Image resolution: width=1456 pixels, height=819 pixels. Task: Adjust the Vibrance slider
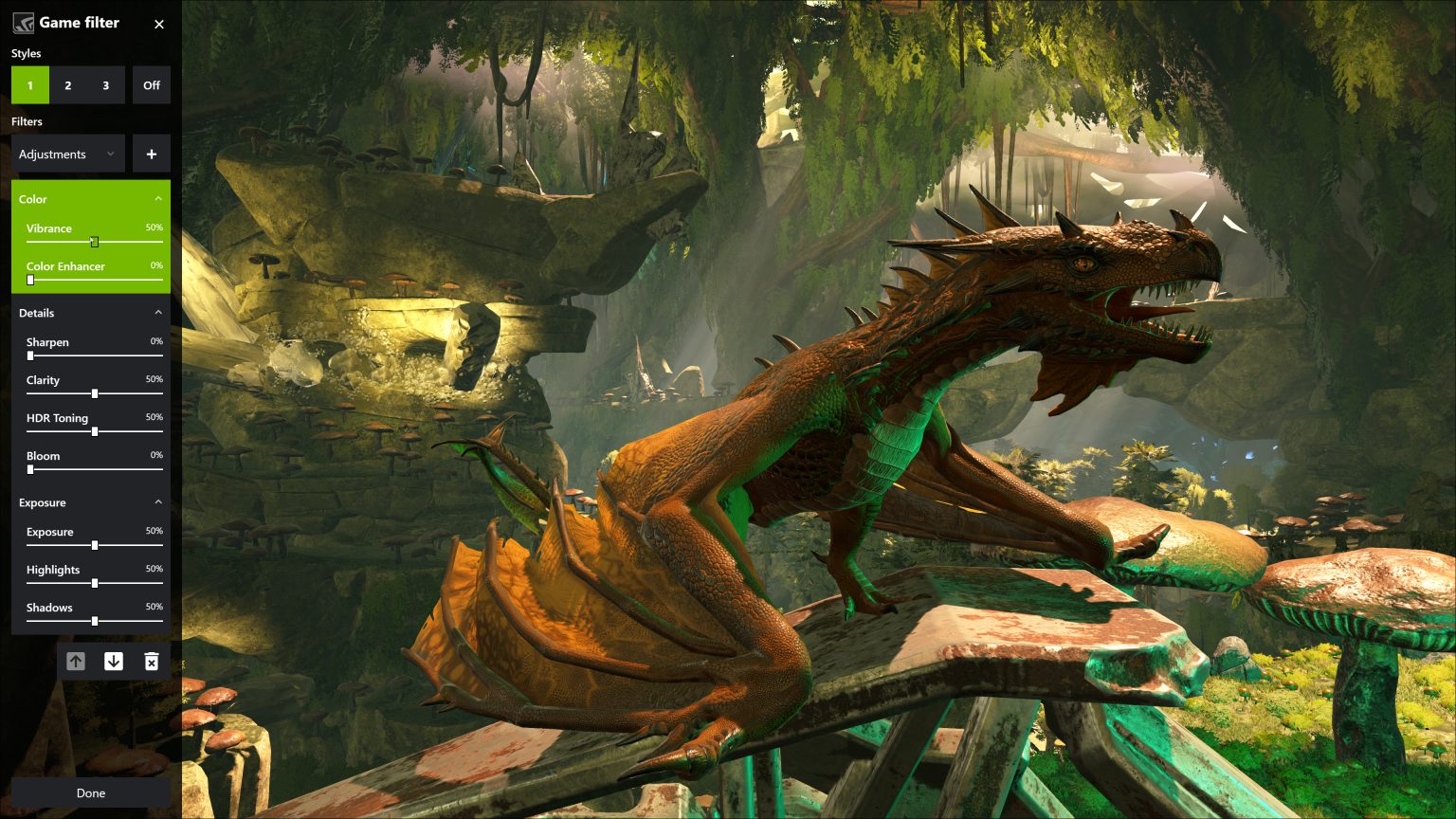(94, 242)
